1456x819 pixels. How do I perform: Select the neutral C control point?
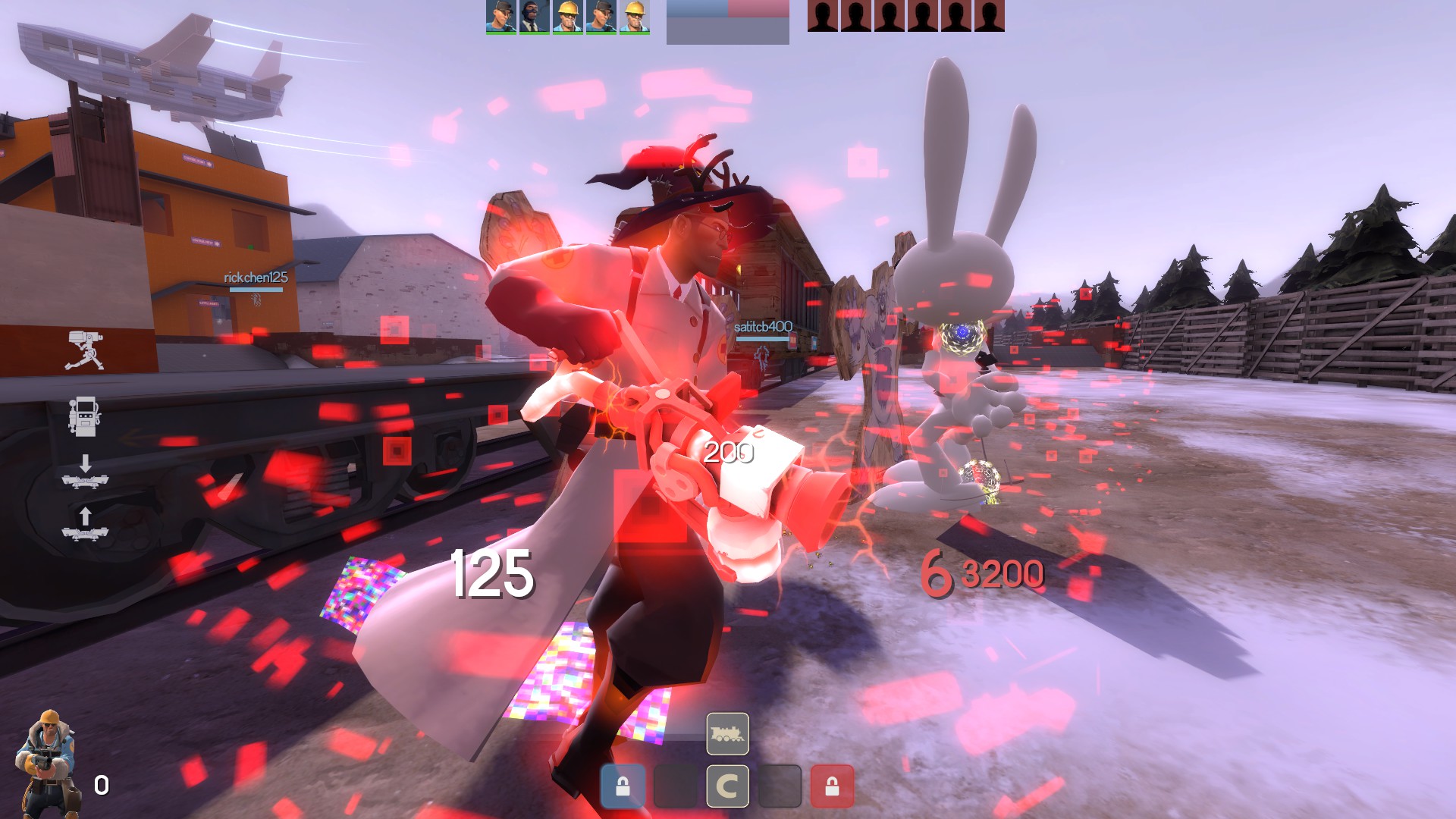pyautogui.click(x=727, y=786)
